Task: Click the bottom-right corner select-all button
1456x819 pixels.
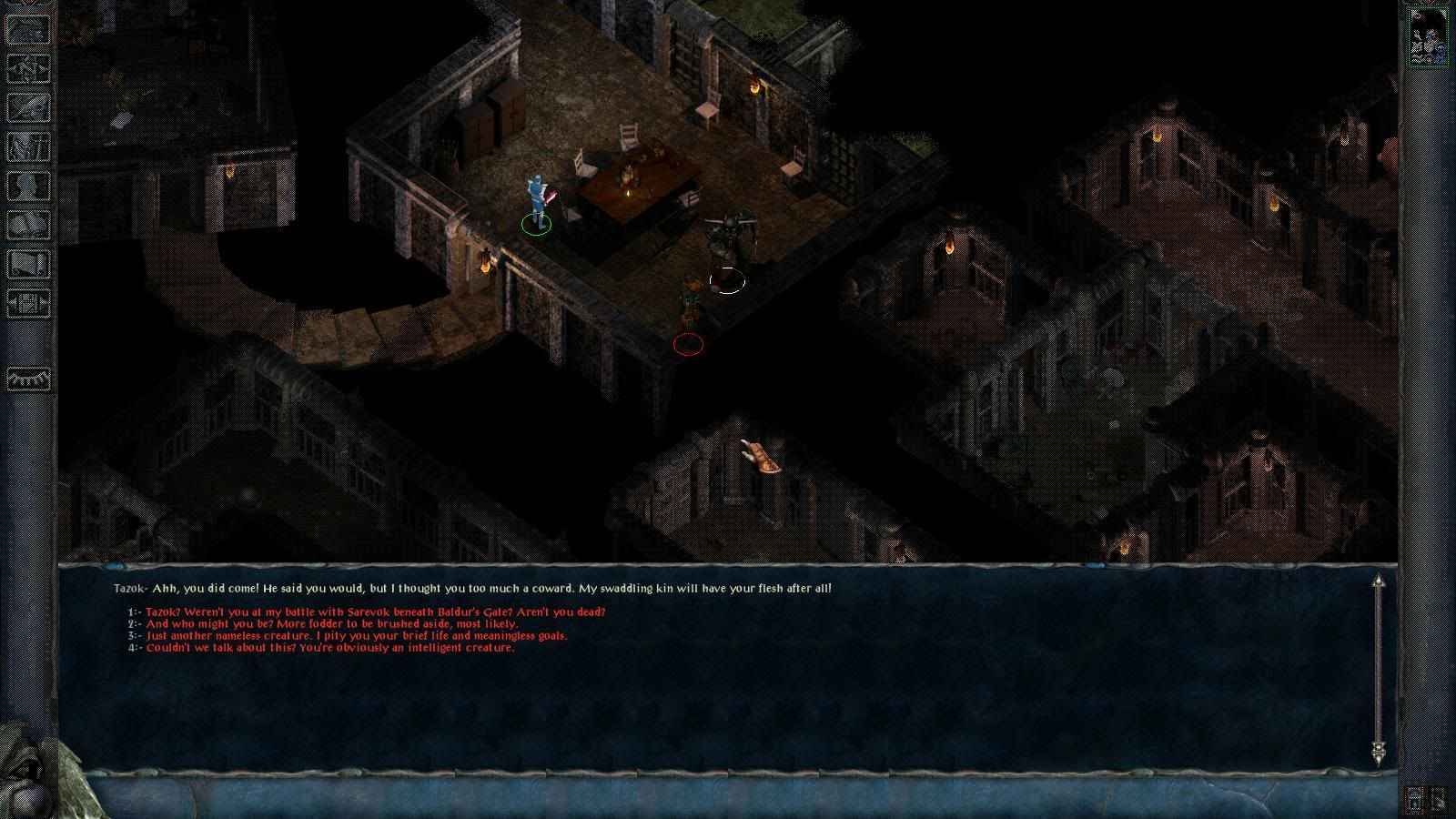Action: (1441, 800)
